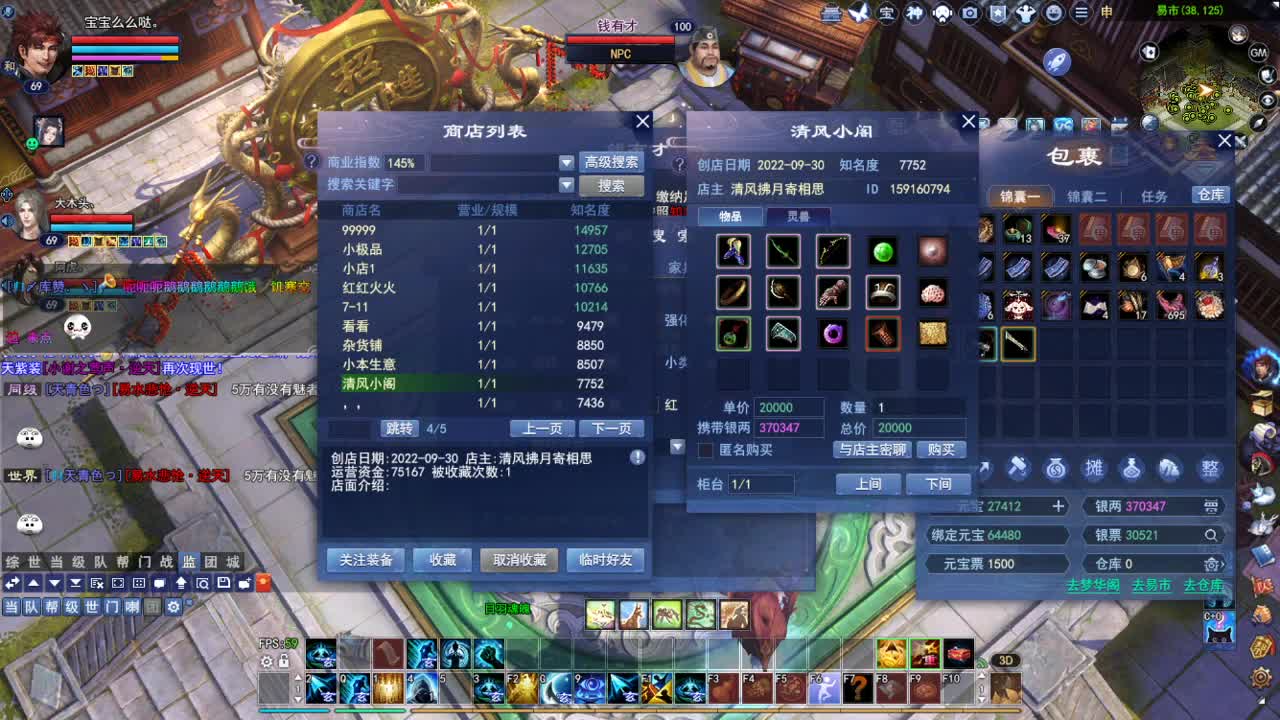Image resolution: width=1280 pixels, height=720 pixels.
Task: Open the 商业指数 145% dropdown
Action: coord(566,162)
